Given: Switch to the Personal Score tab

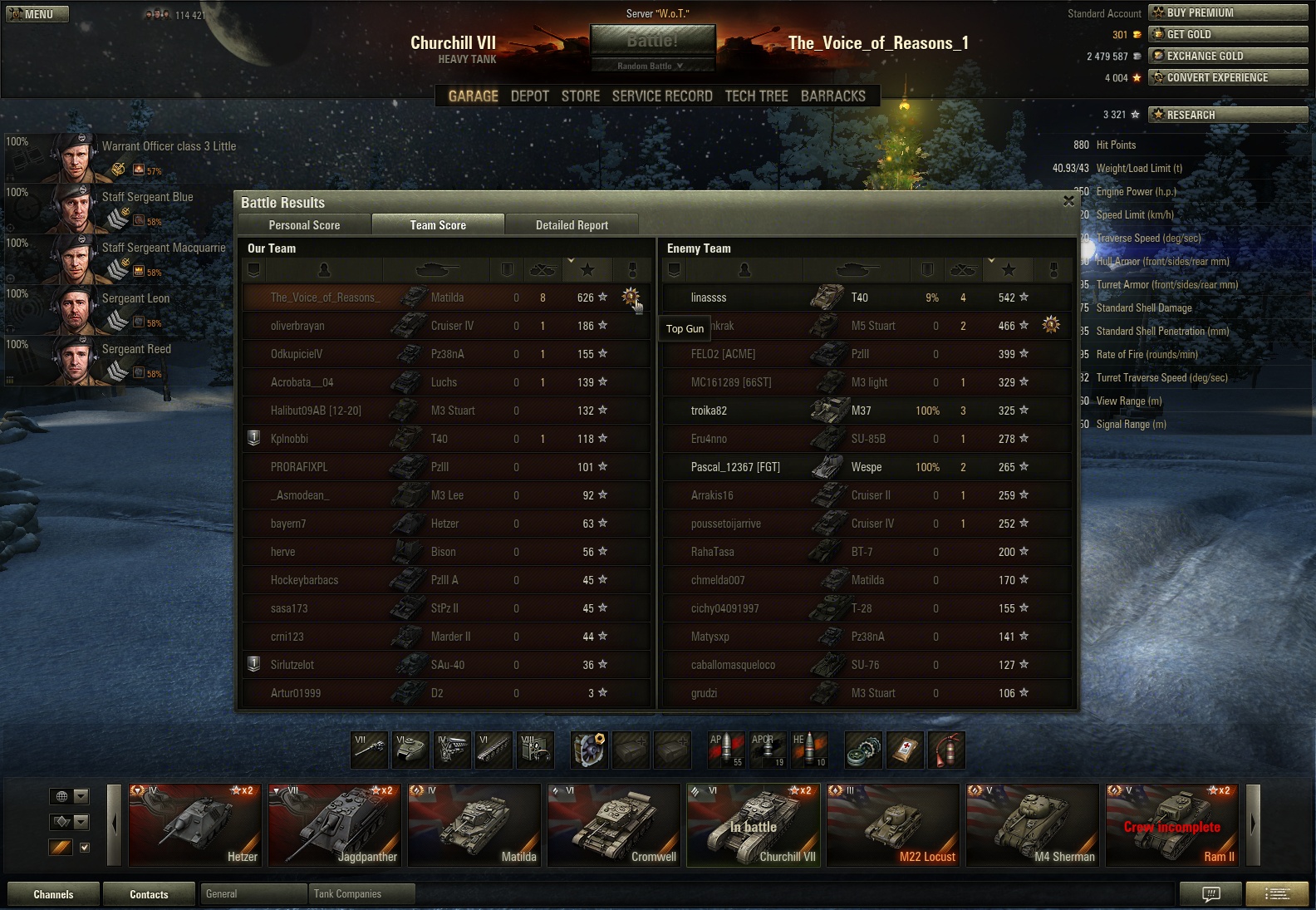Looking at the screenshot, I should tap(304, 225).
